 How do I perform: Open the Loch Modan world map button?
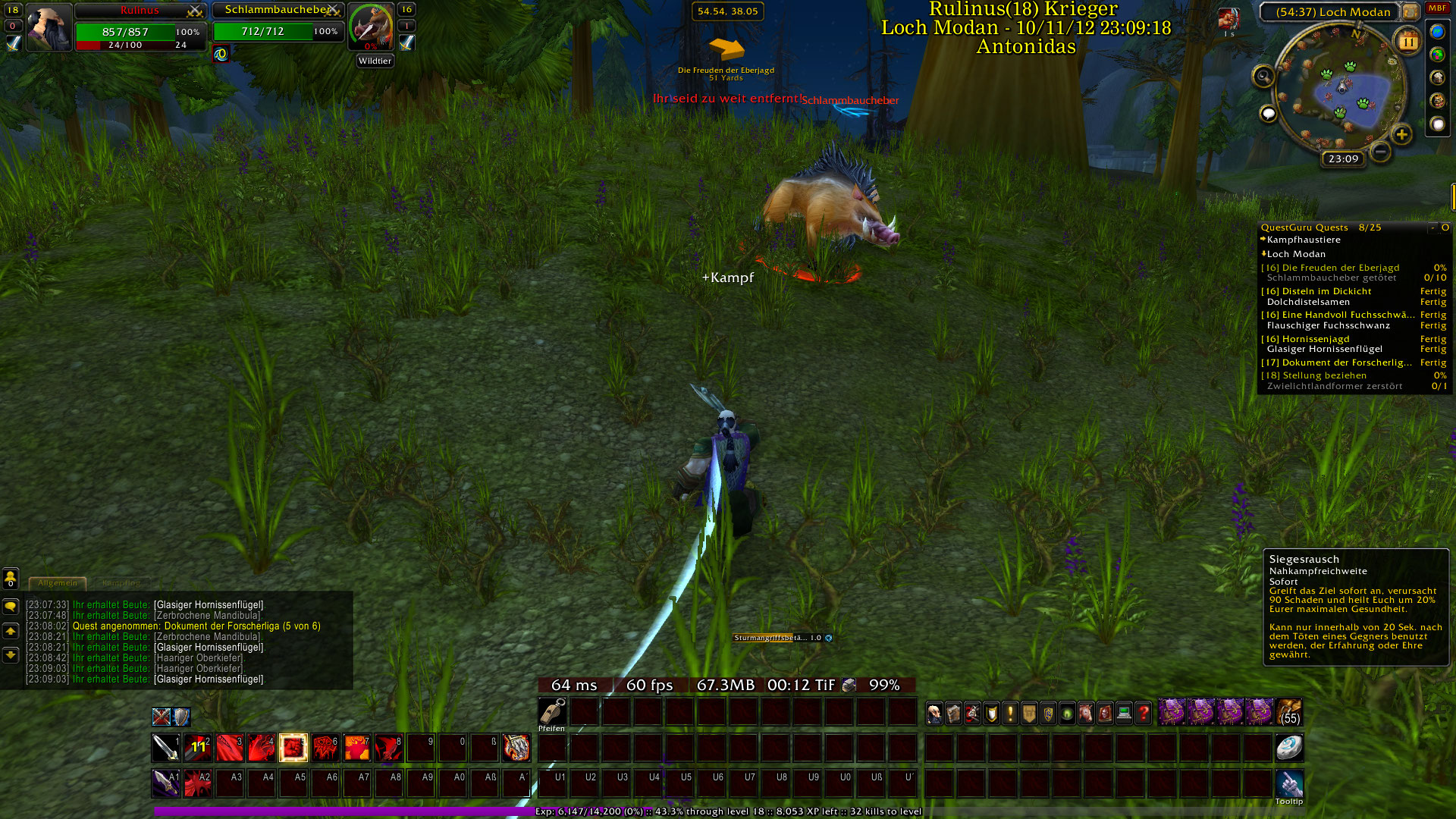pos(1410,11)
